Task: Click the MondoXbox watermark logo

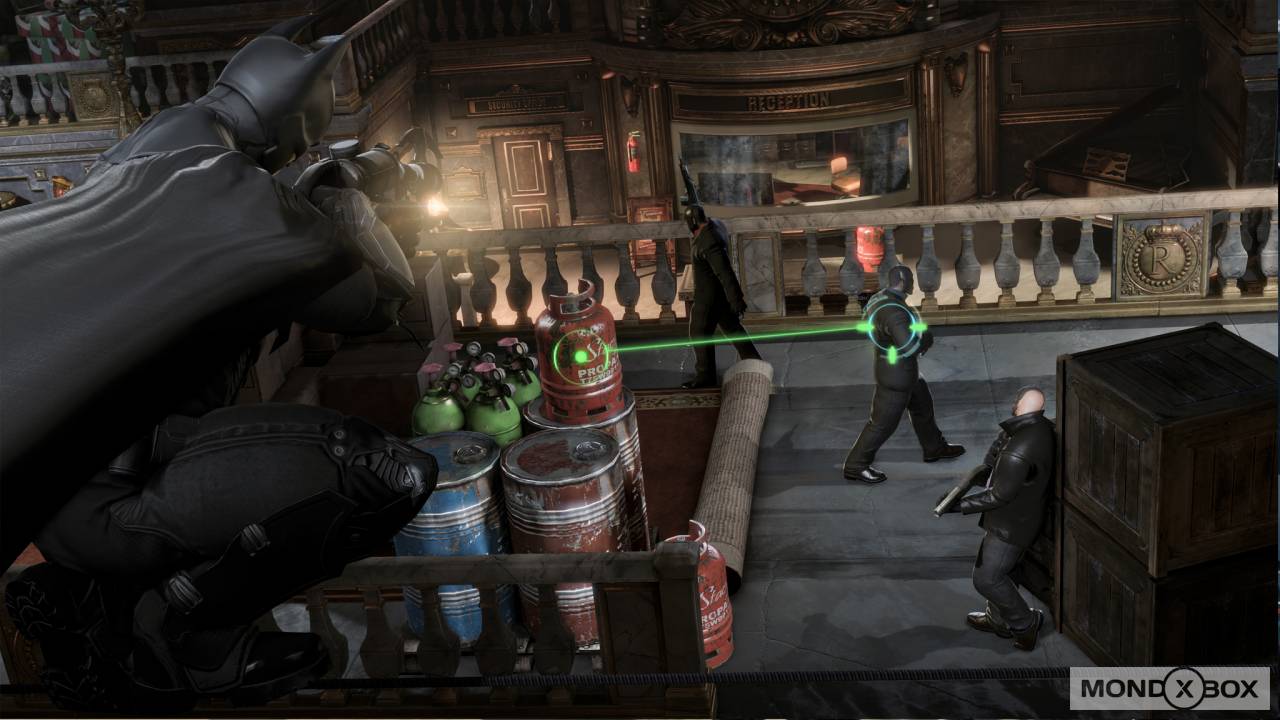Action: pyautogui.click(x=1169, y=688)
